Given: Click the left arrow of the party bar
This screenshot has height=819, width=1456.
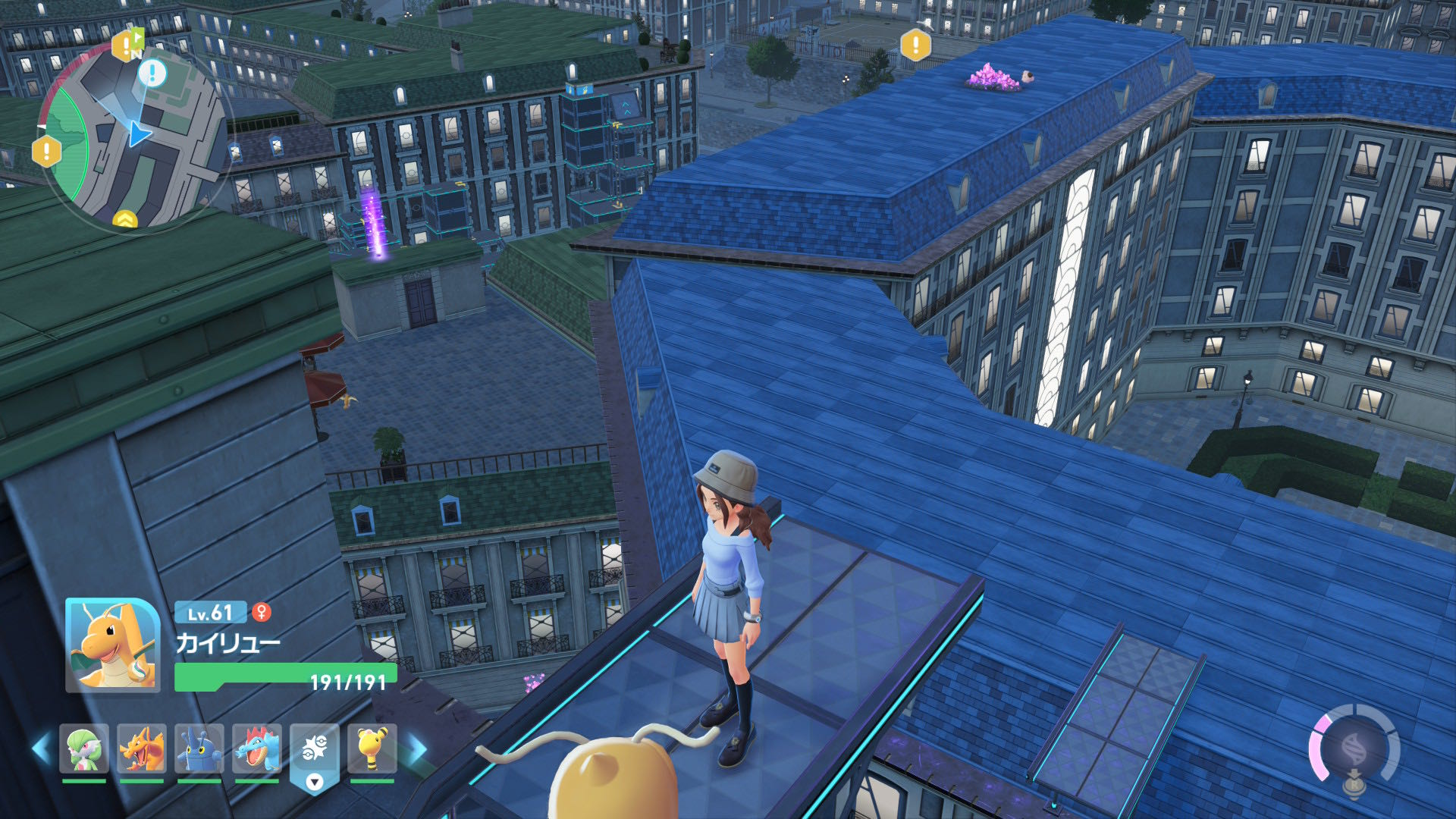Looking at the screenshot, I should 42,748.
